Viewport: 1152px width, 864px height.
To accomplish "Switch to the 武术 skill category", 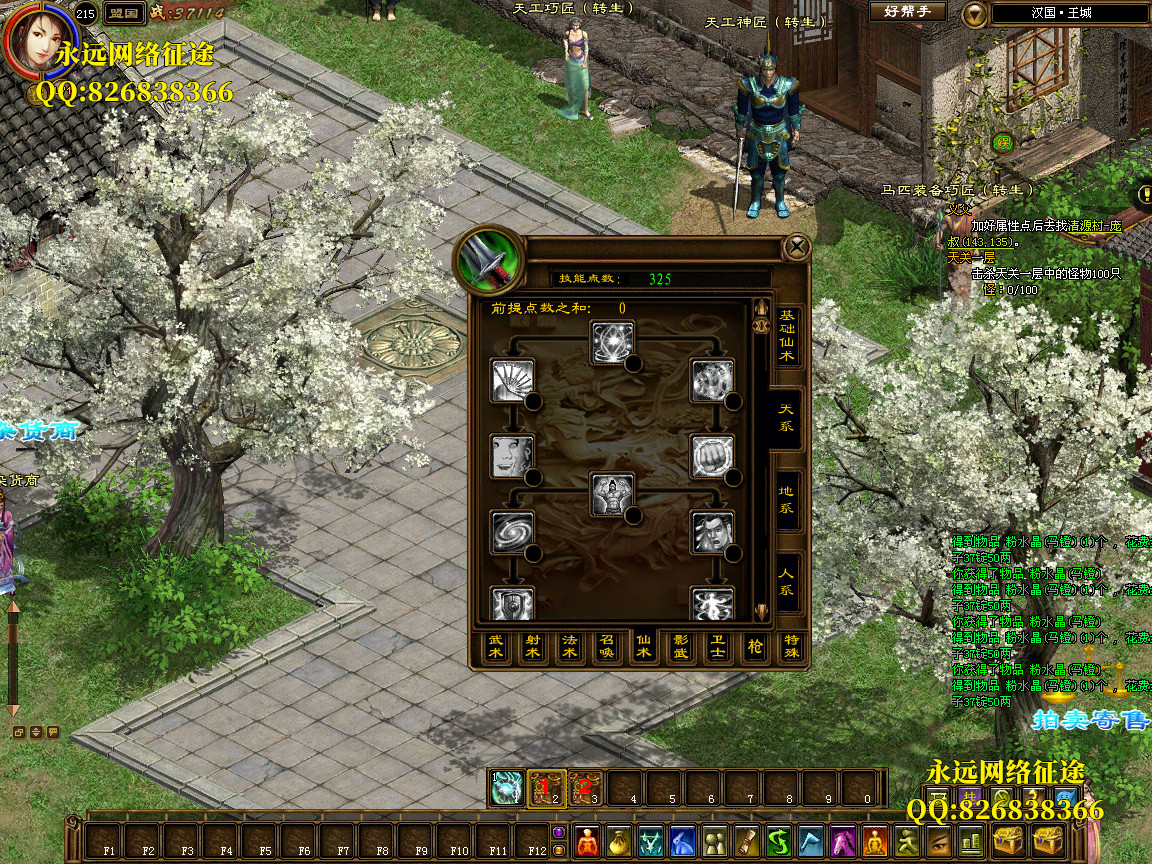I will (x=495, y=647).
